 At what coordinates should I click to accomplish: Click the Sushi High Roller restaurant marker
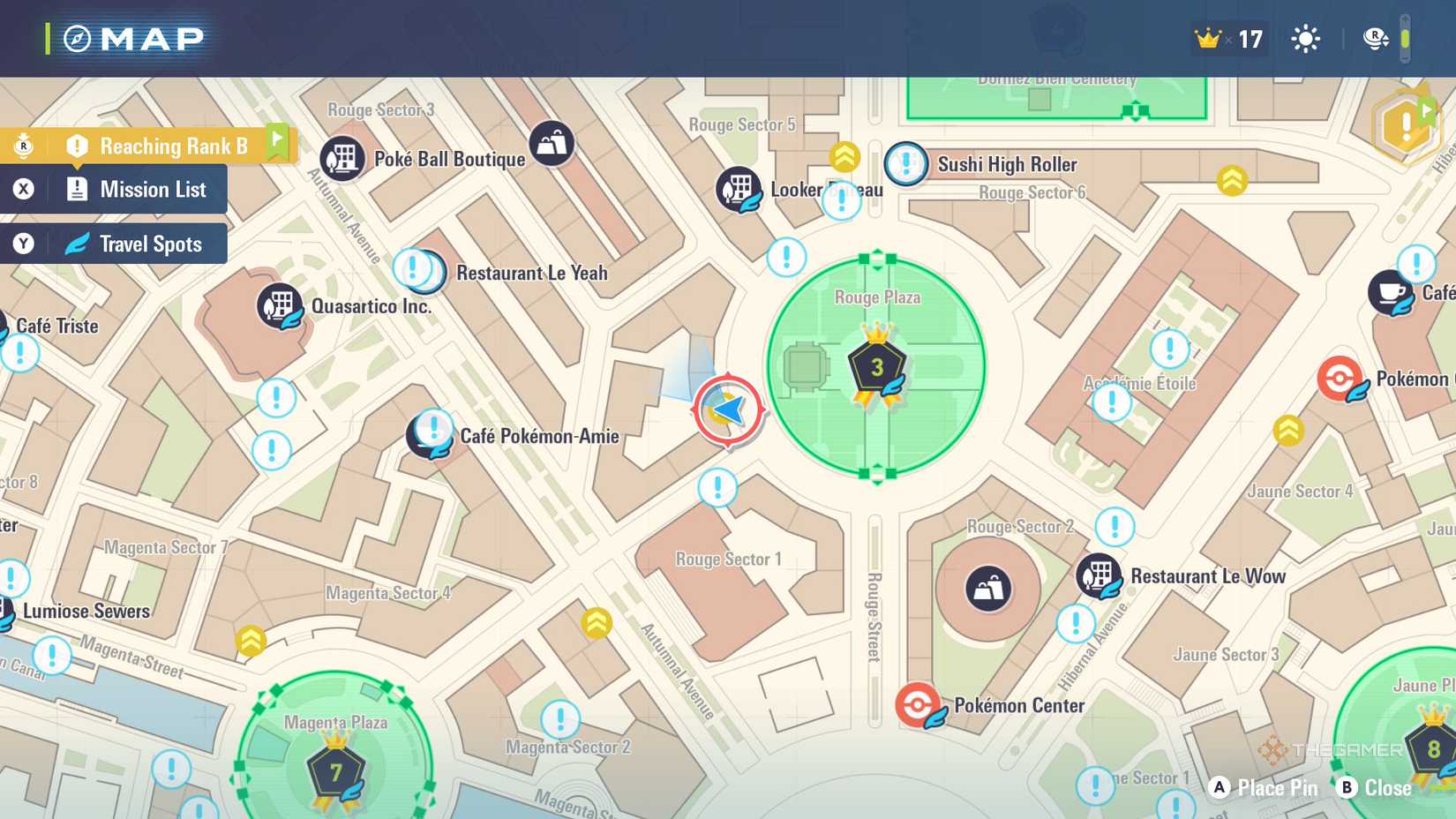[905, 165]
